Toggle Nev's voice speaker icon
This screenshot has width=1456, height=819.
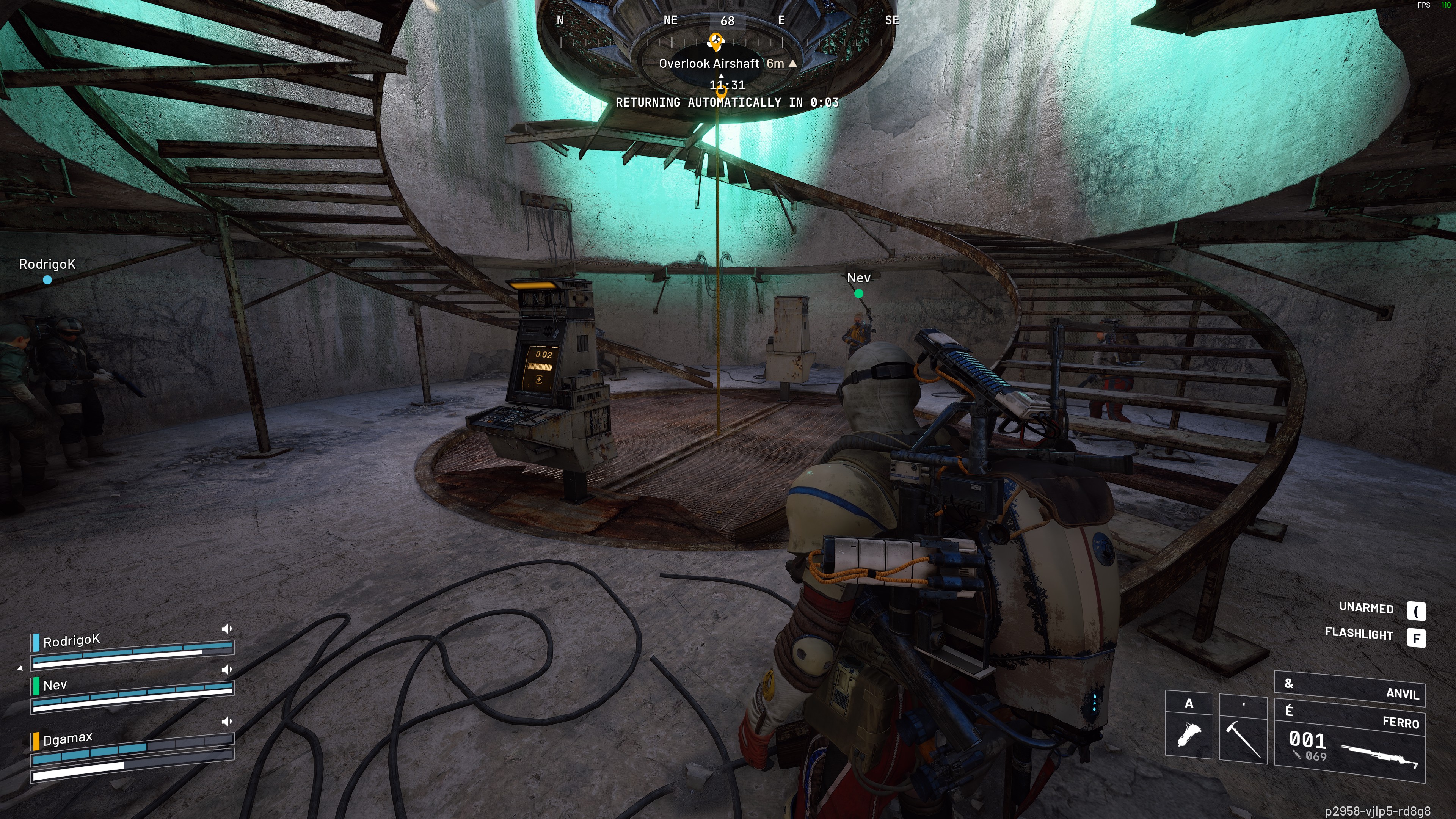227,669
